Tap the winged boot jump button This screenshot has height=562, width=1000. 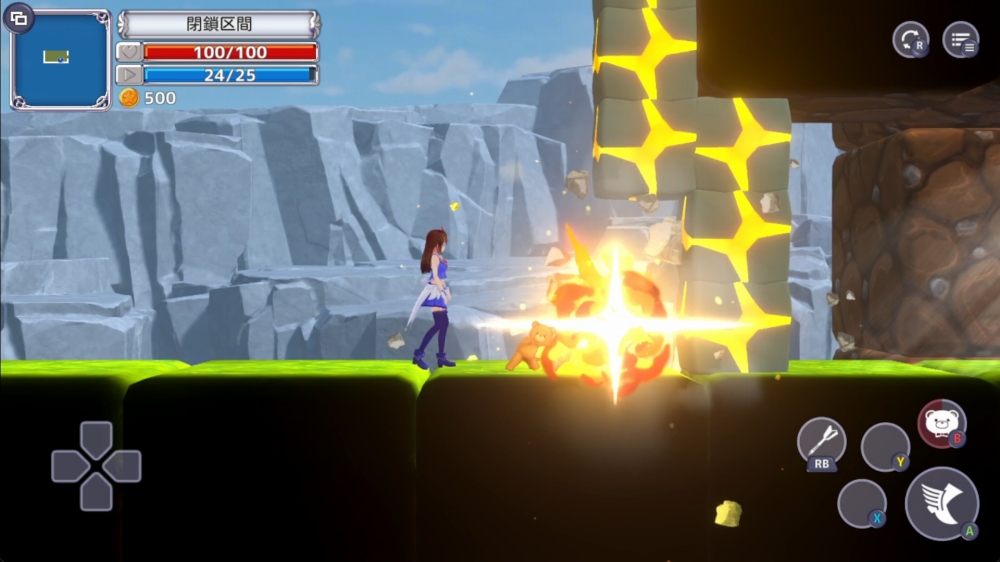(x=941, y=503)
